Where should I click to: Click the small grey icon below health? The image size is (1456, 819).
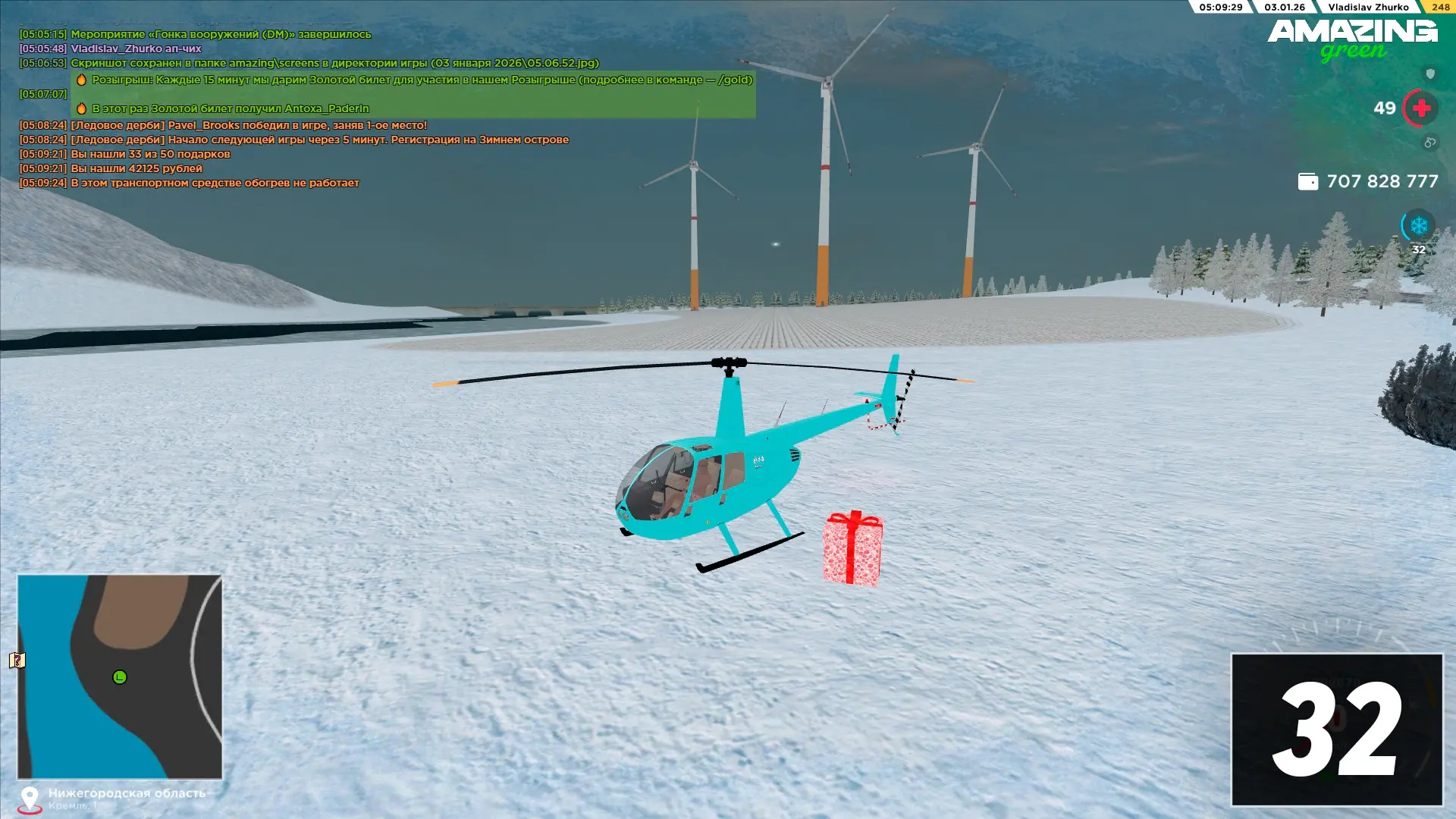click(1429, 143)
